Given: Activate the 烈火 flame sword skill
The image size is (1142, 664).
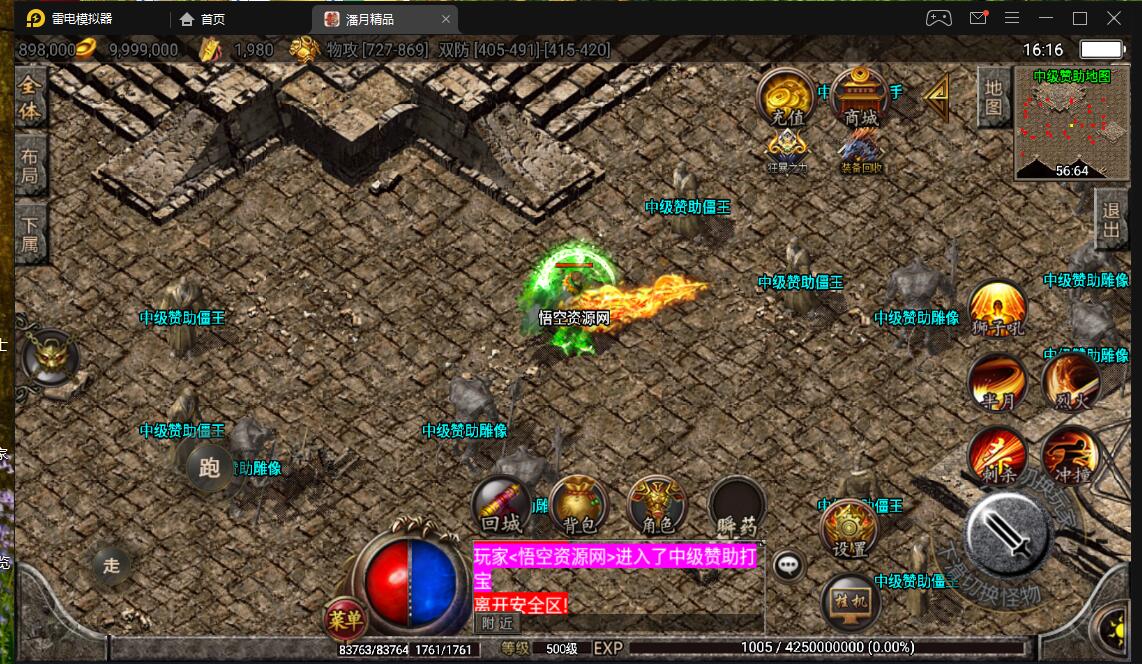Looking at the screenshot, I should pos(1071,383).
